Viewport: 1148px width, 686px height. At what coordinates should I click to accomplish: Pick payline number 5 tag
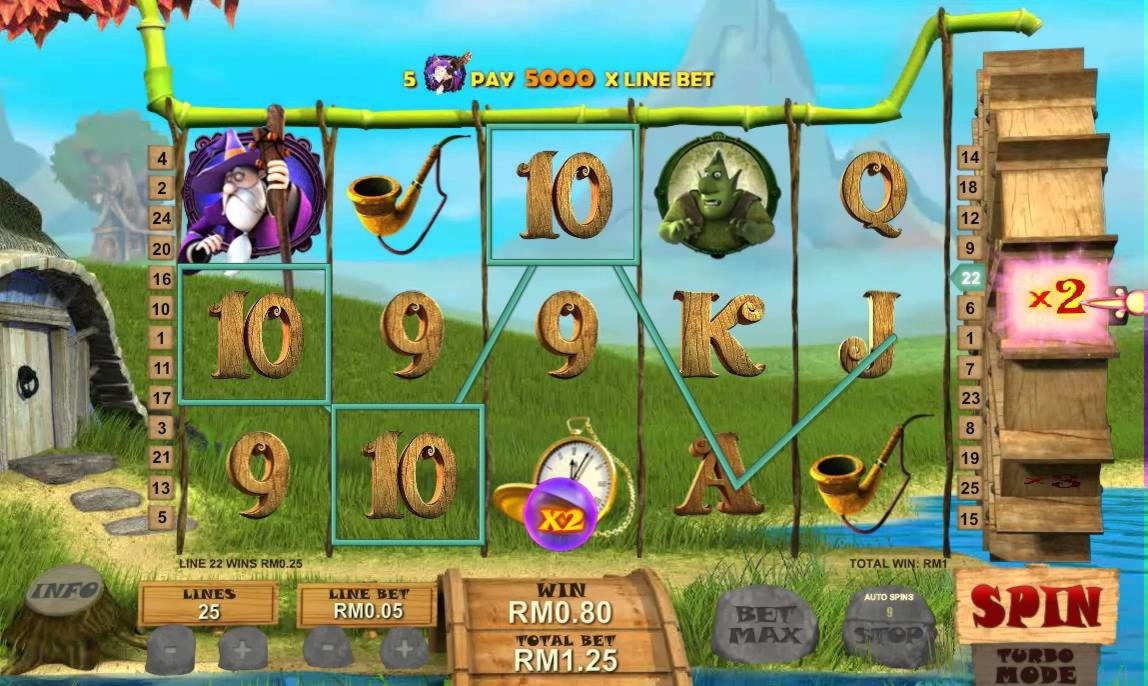(x=161, y=518)
